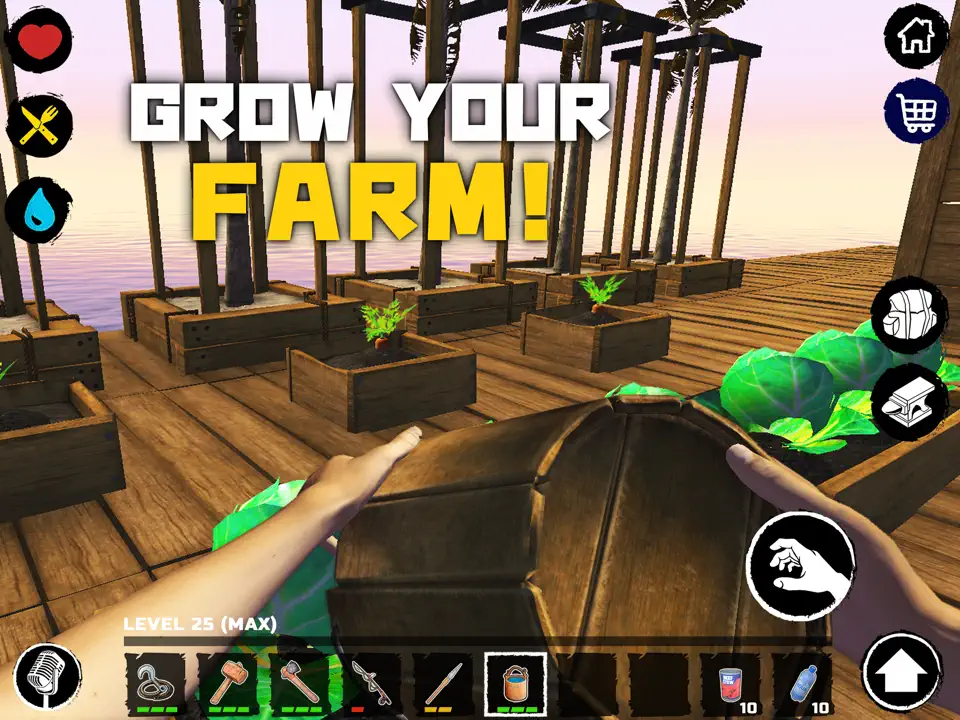Screen dimensions: 960x720
Task: Equip the spear from the hotbar
Action: coord(443,685)
